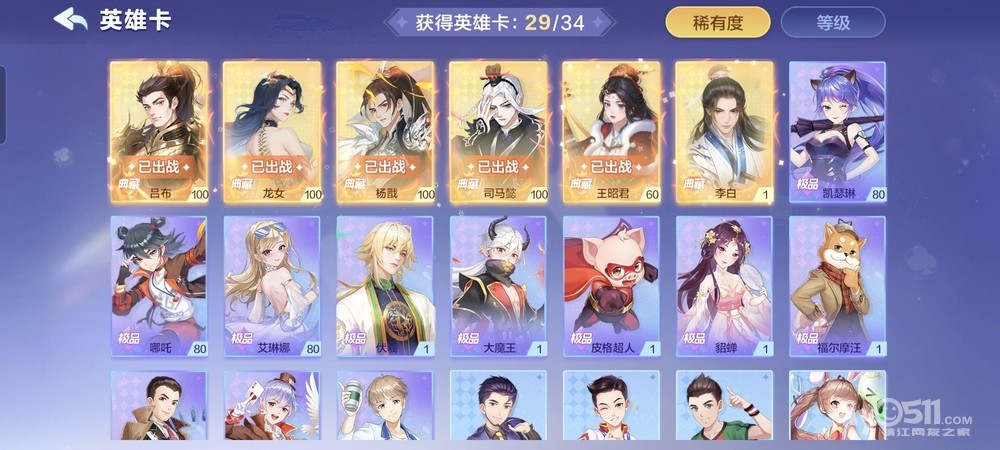The width and height of the screenshot is (1000, 450).
Task: Sort cards by 稀有度 (rarity)
Action: pos(718,22)
